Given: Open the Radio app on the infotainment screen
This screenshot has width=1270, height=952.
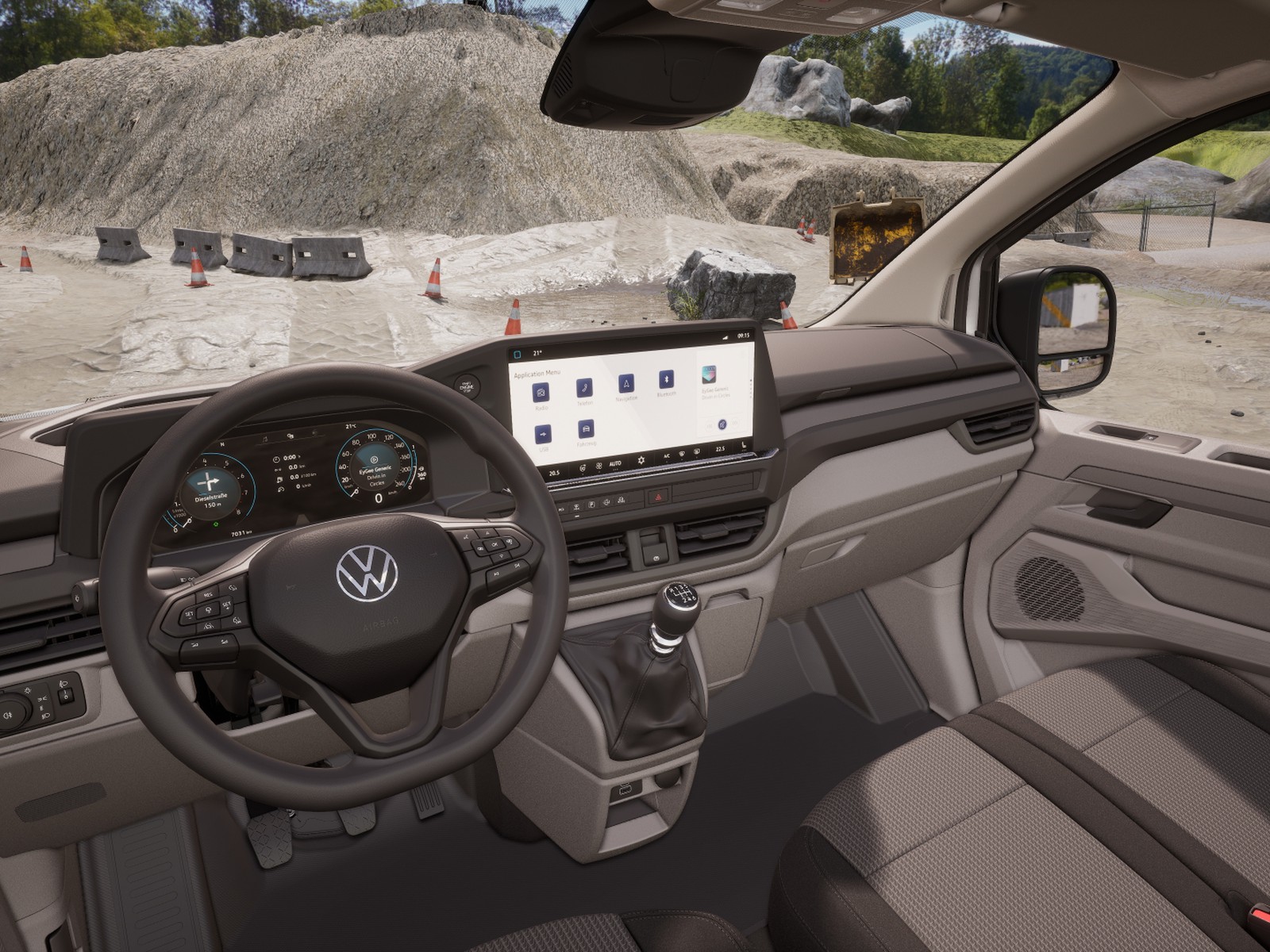Looking at the screenshot, I should pyautogui.click(x=541, y=392).
